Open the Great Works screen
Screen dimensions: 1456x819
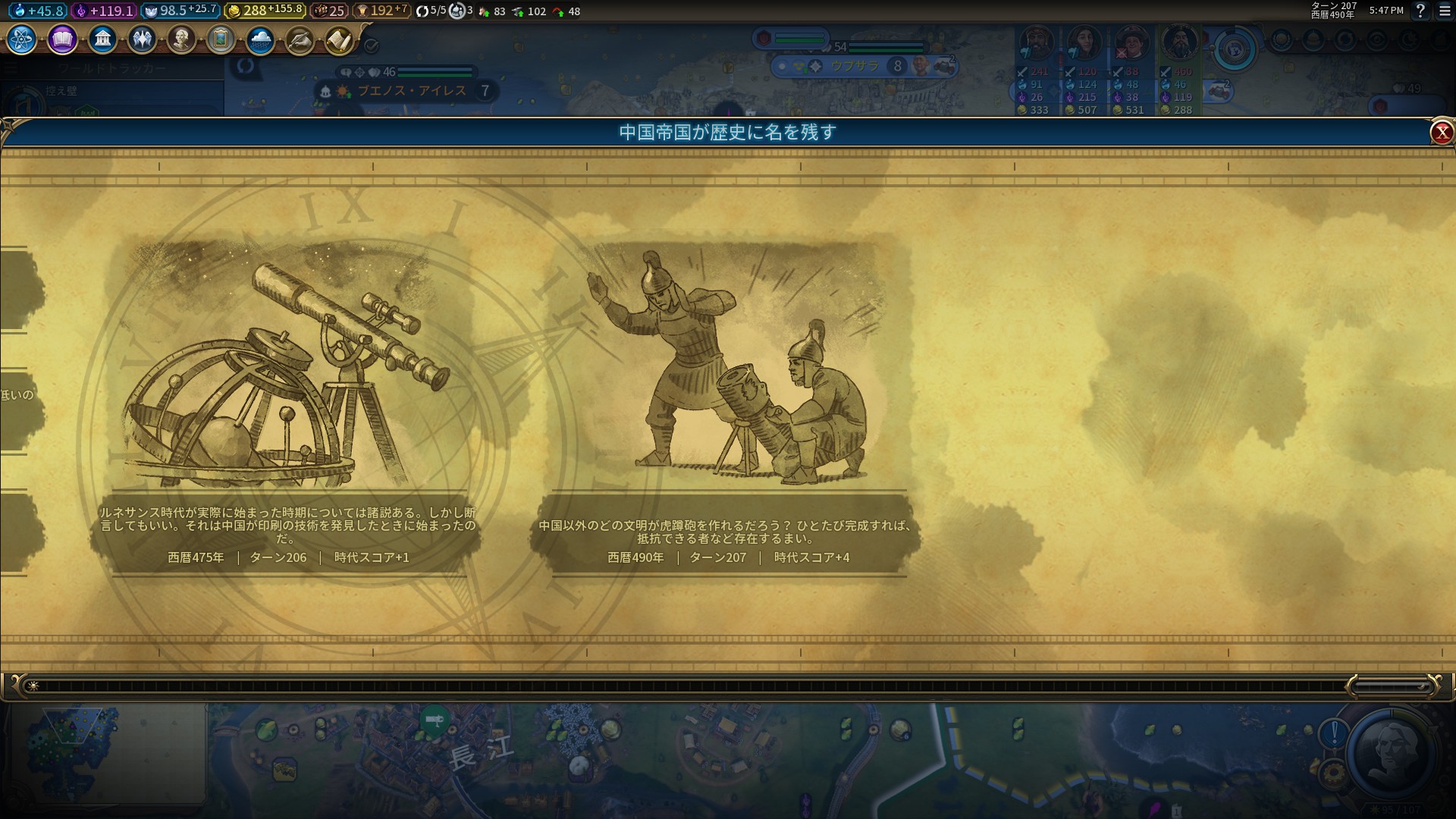[222, 39]
